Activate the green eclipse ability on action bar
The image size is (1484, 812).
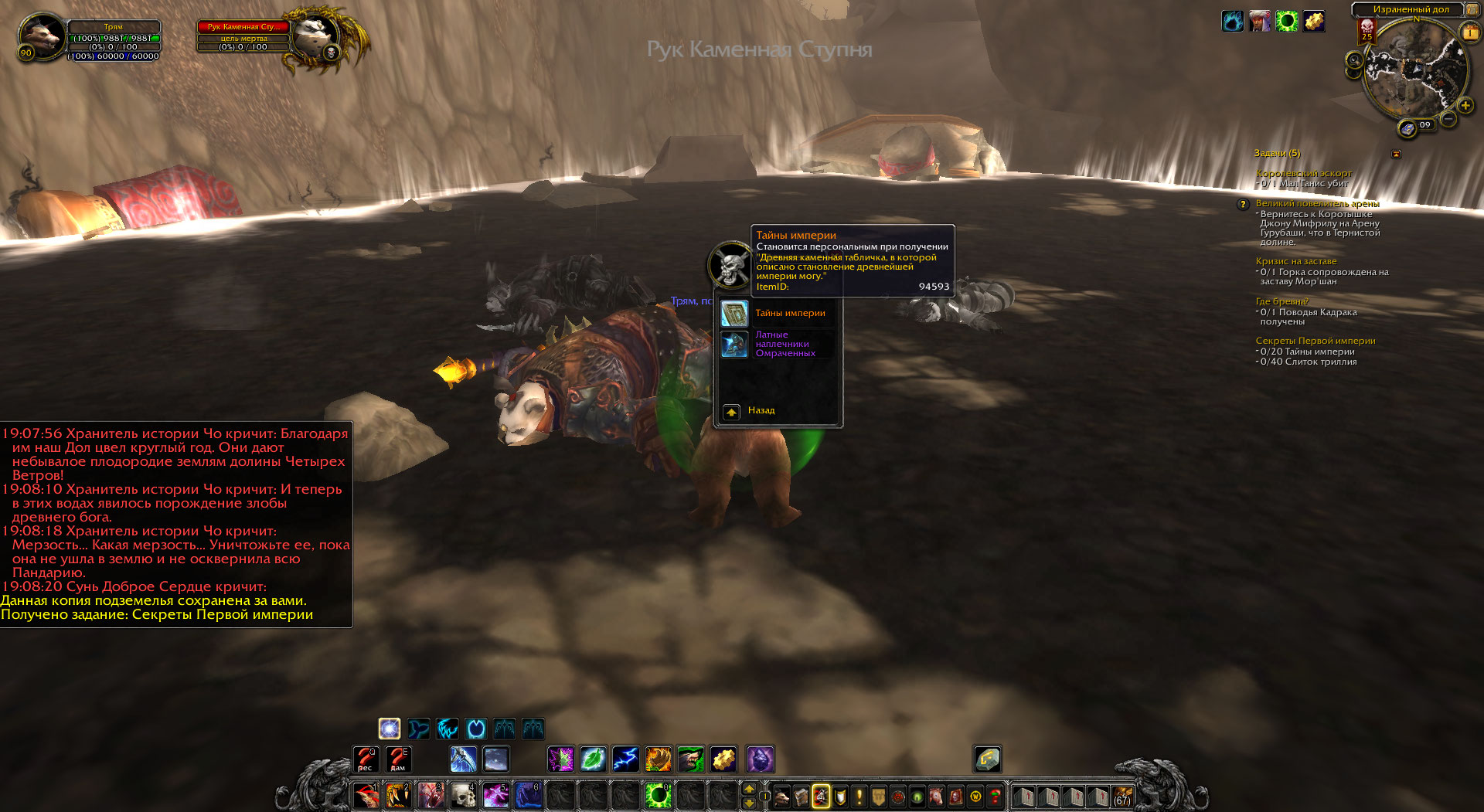tap(658, 795)
